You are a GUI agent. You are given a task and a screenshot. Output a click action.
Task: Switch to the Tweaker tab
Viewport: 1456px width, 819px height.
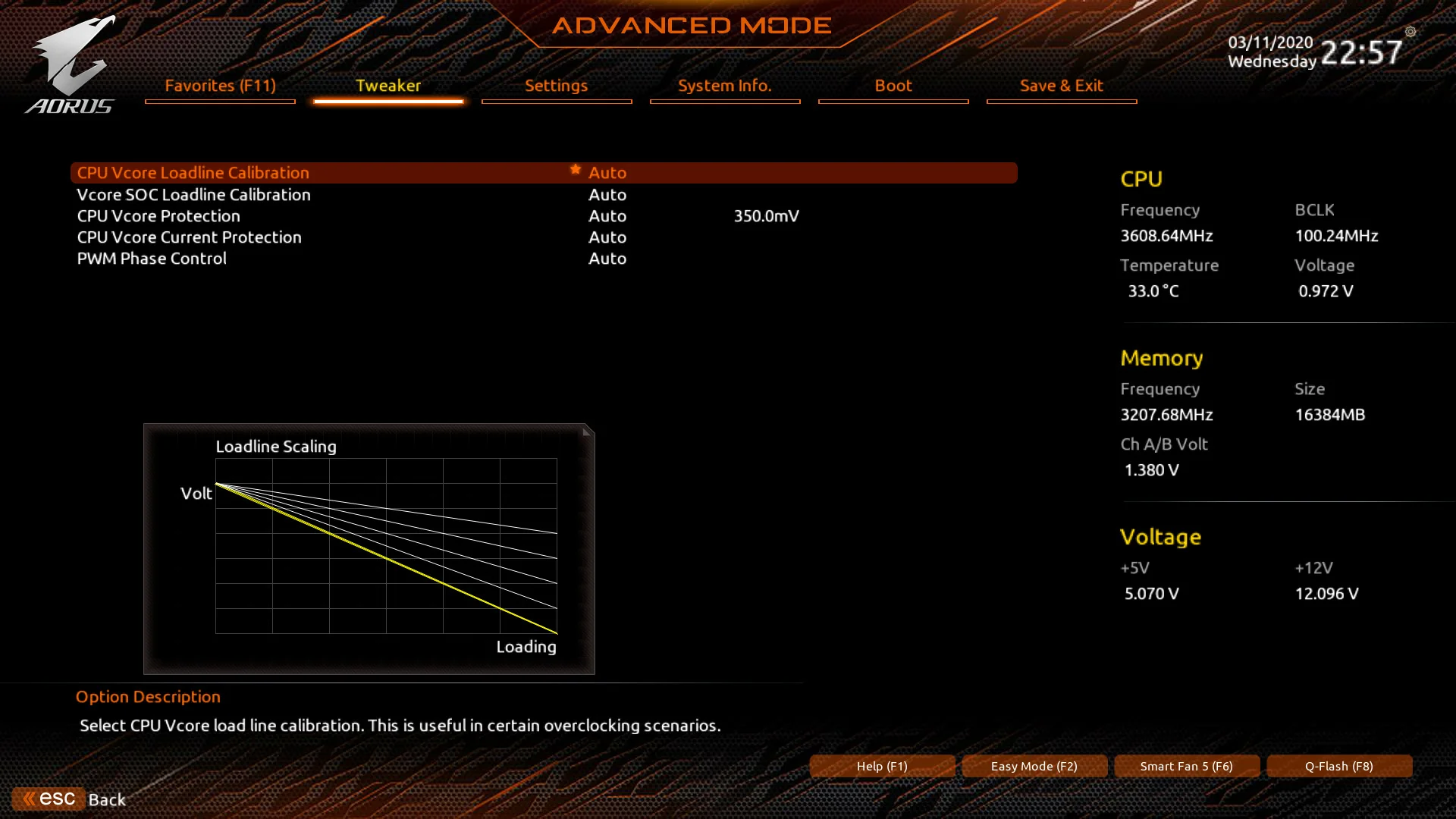pos(388,86)
